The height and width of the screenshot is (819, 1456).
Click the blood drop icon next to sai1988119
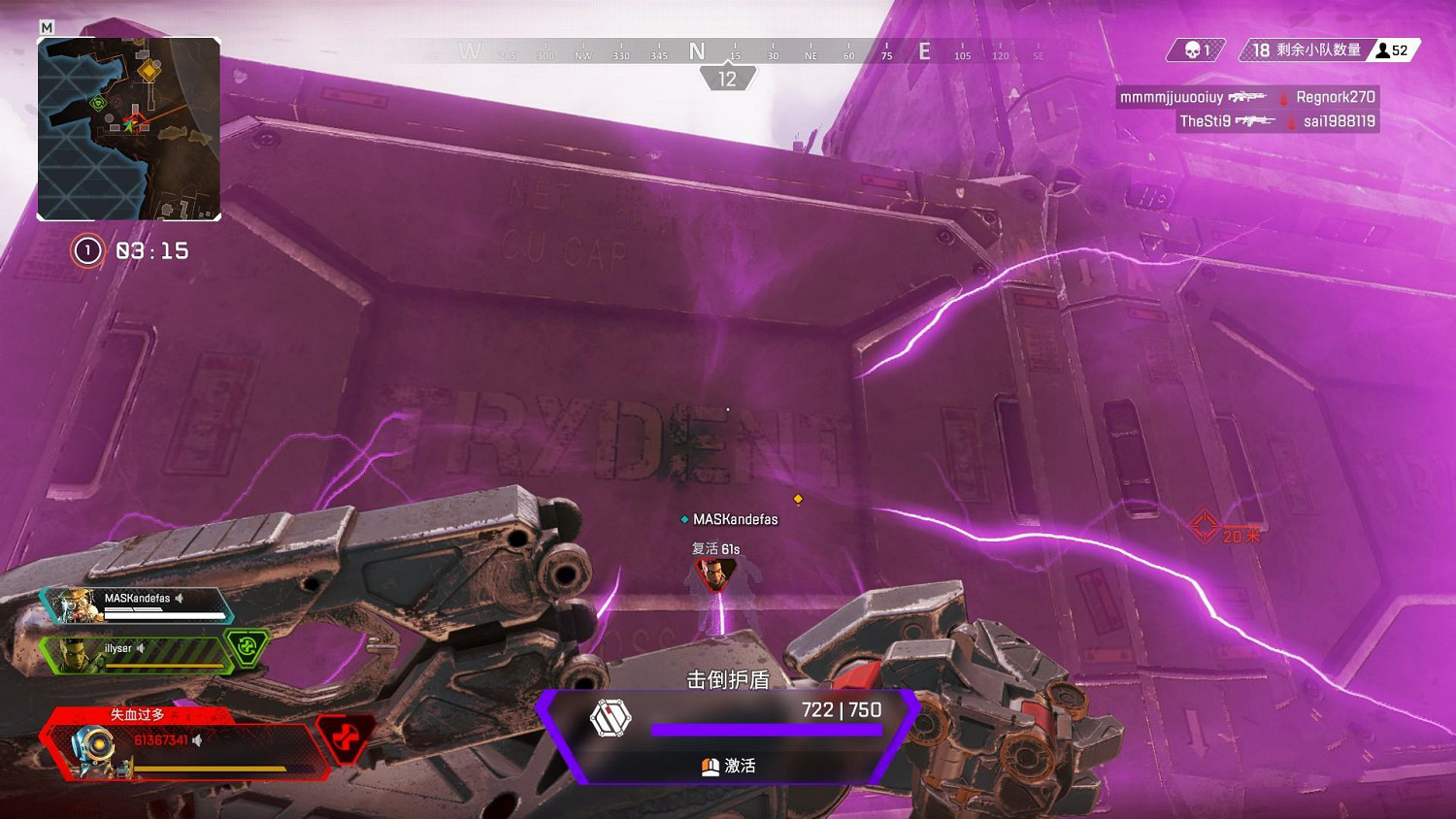pyautogui.click(x=1289, y=122)
